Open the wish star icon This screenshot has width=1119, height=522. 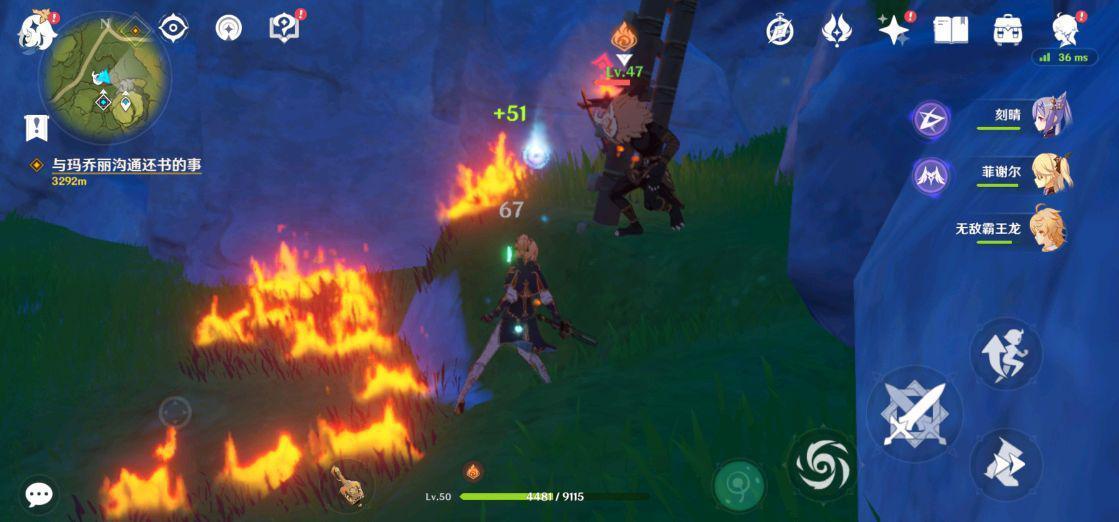coord(892,30)
